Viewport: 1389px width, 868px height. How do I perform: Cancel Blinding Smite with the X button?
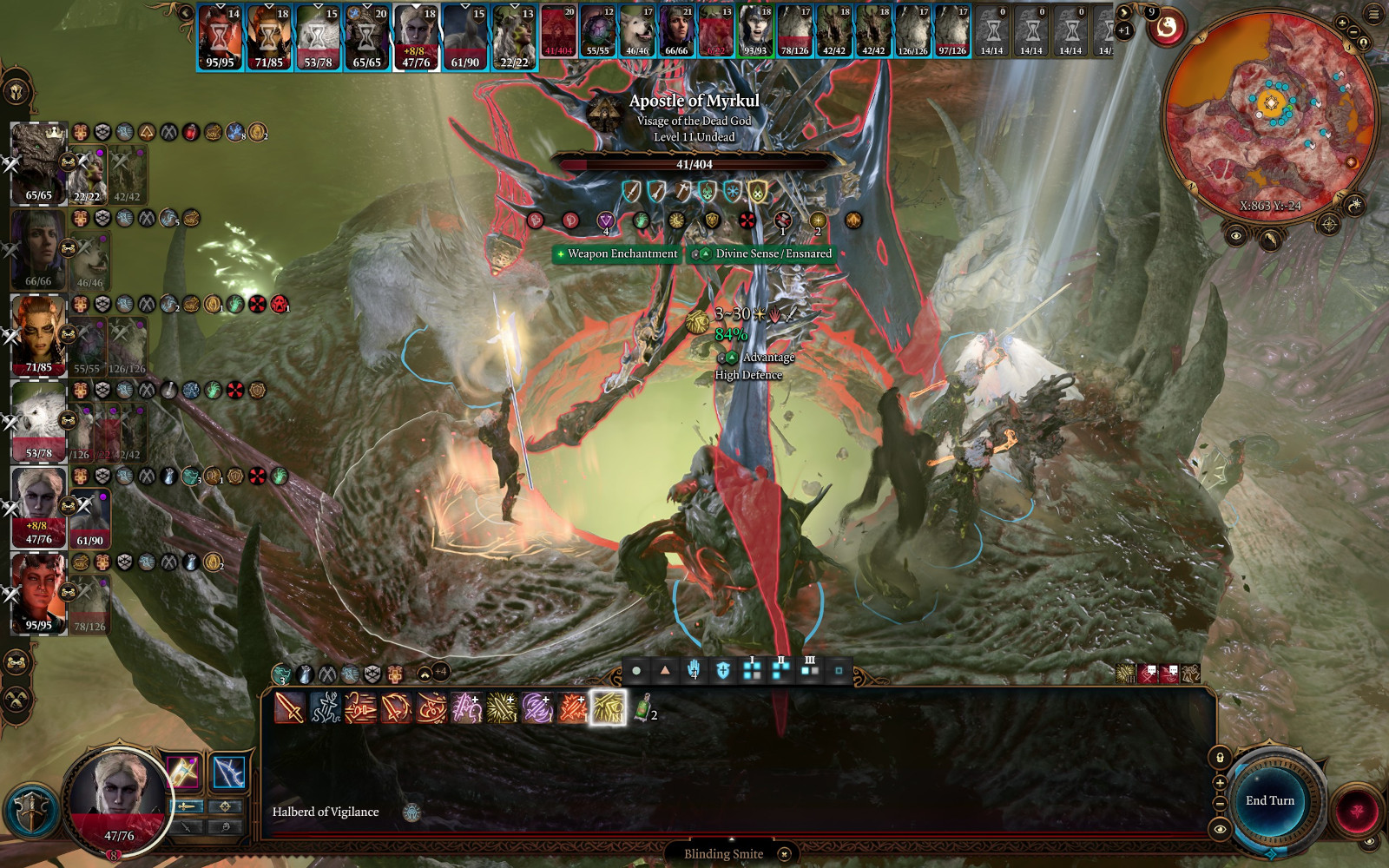pyautogui.click(x=784, y=854)
